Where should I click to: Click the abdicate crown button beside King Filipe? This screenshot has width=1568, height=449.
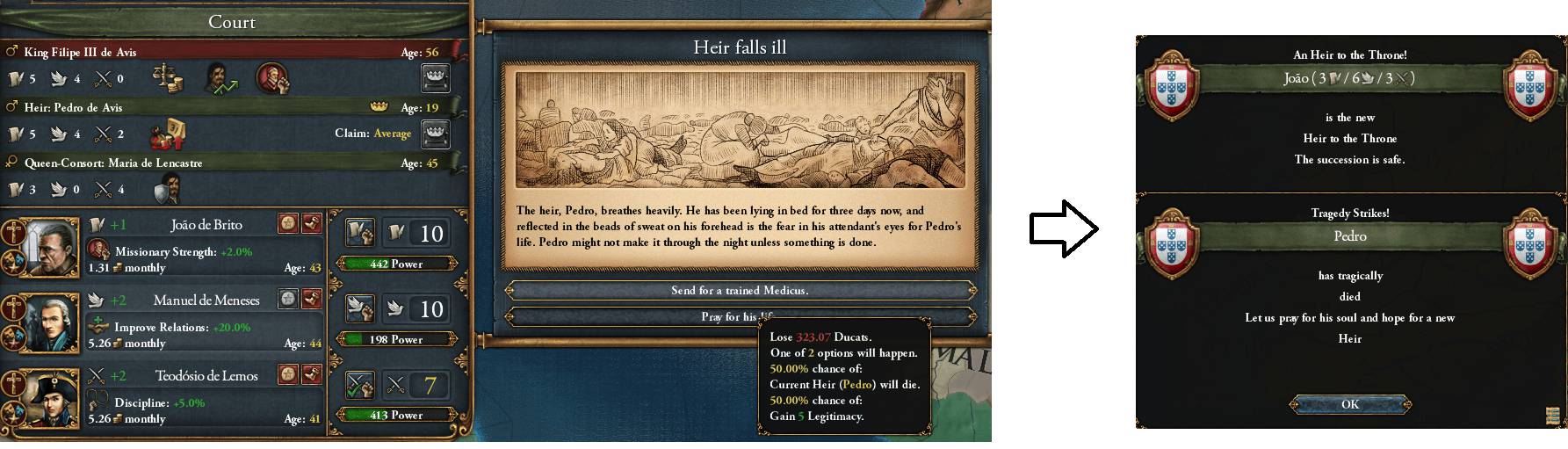point(436,78)
